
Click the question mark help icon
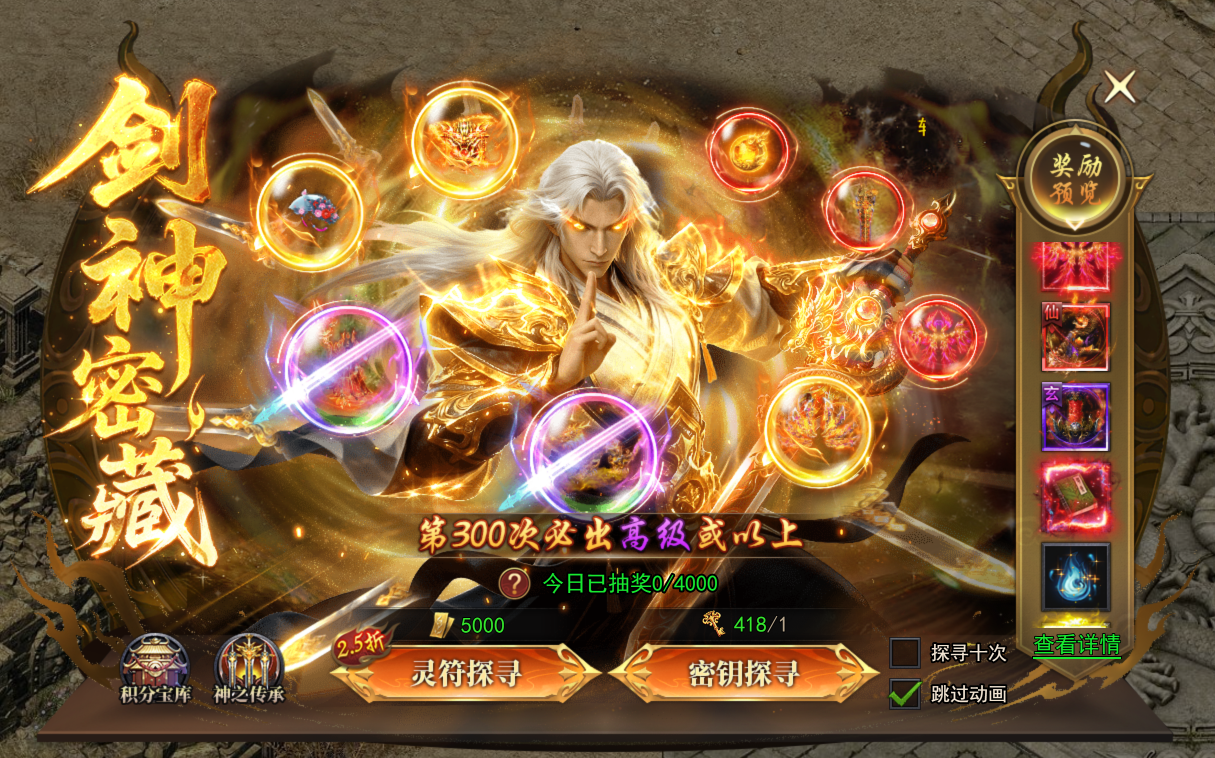coord(514,583)
